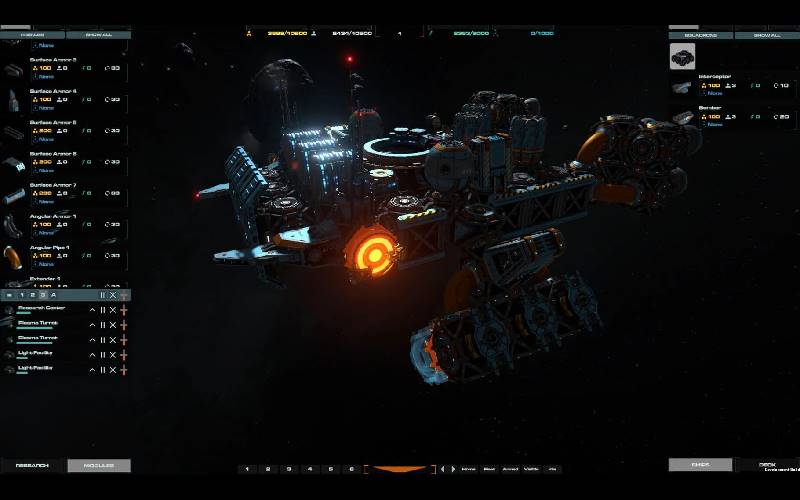
Task: Click Show All in the module list
Action: point(98,35)
